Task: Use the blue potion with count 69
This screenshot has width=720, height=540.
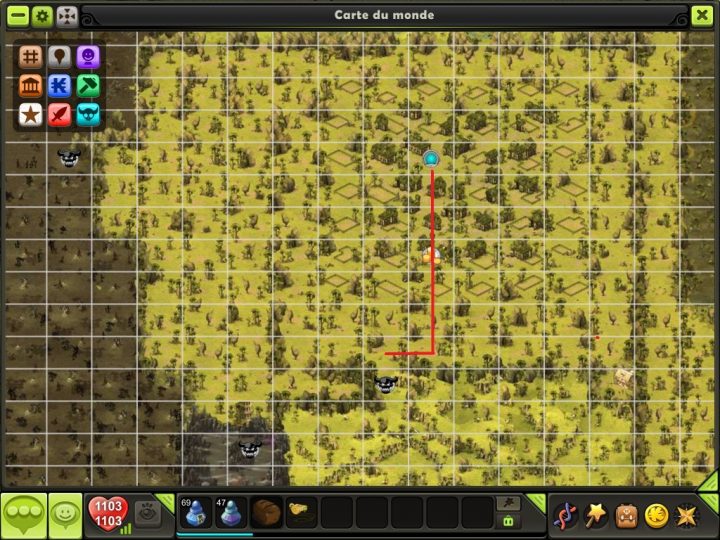Action: coord(195,512)
